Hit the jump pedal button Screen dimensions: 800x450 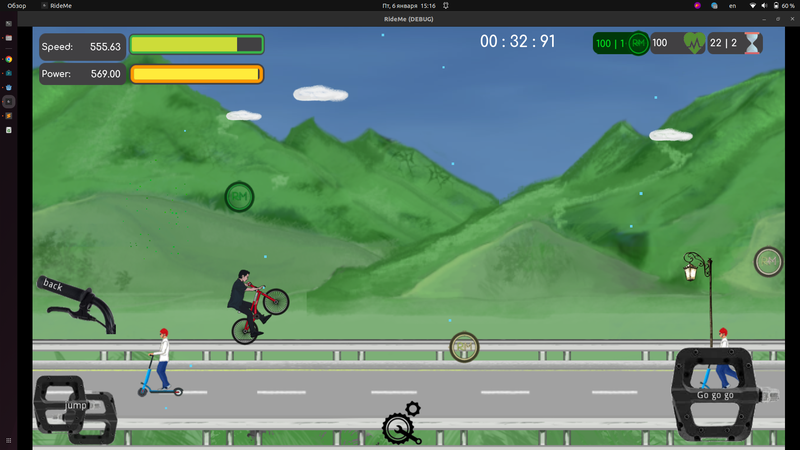[74, 407]
